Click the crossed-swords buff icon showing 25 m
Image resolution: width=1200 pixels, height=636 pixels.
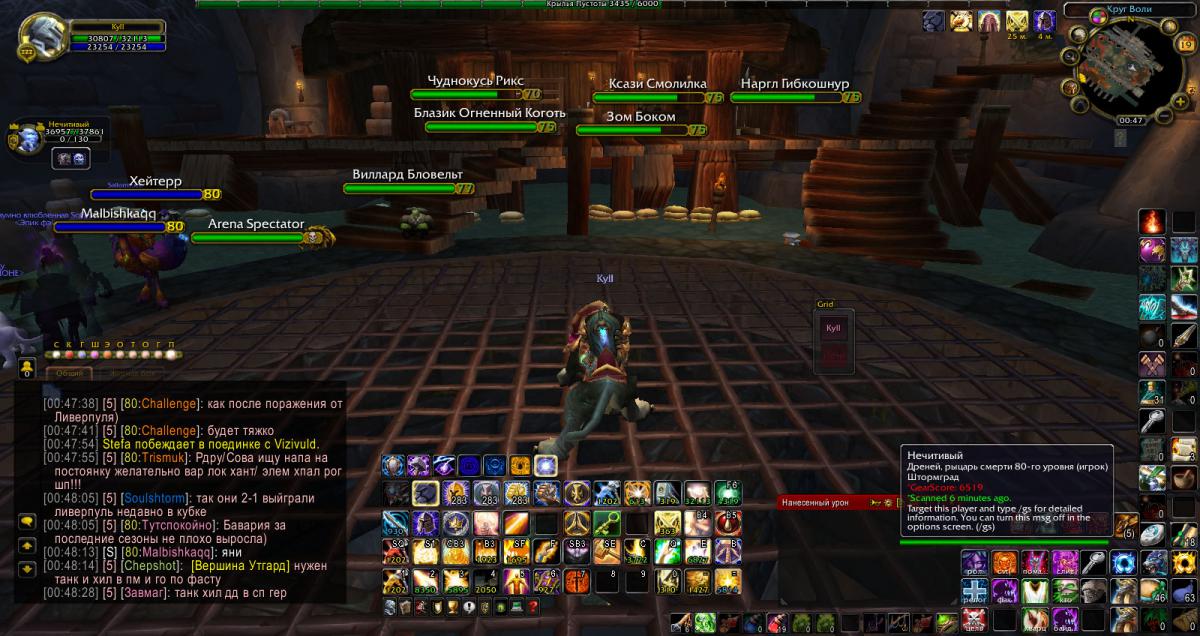pyautogui.click(x=1017, y=21)
